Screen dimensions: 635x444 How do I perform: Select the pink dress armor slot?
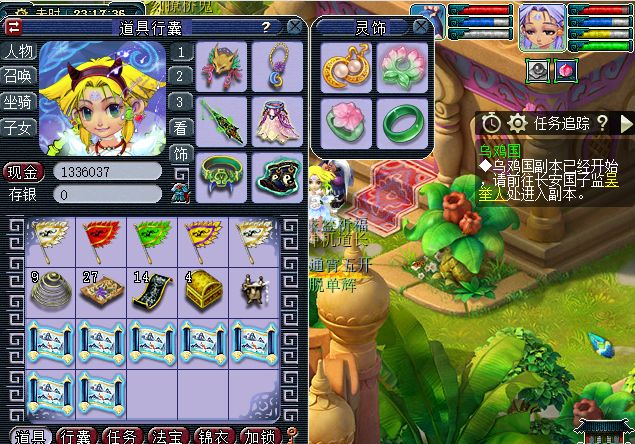pyautogui.click(x=275, y=120)
